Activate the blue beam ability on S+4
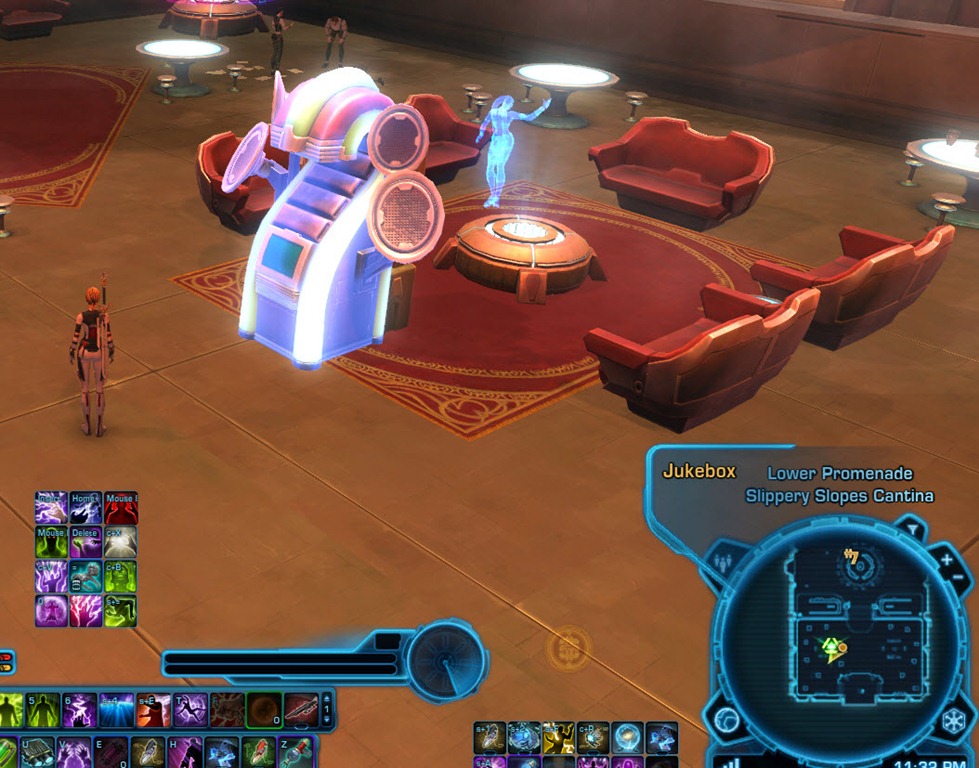Image resolution: width=979 pixels, height=768 pixels. 115,710
